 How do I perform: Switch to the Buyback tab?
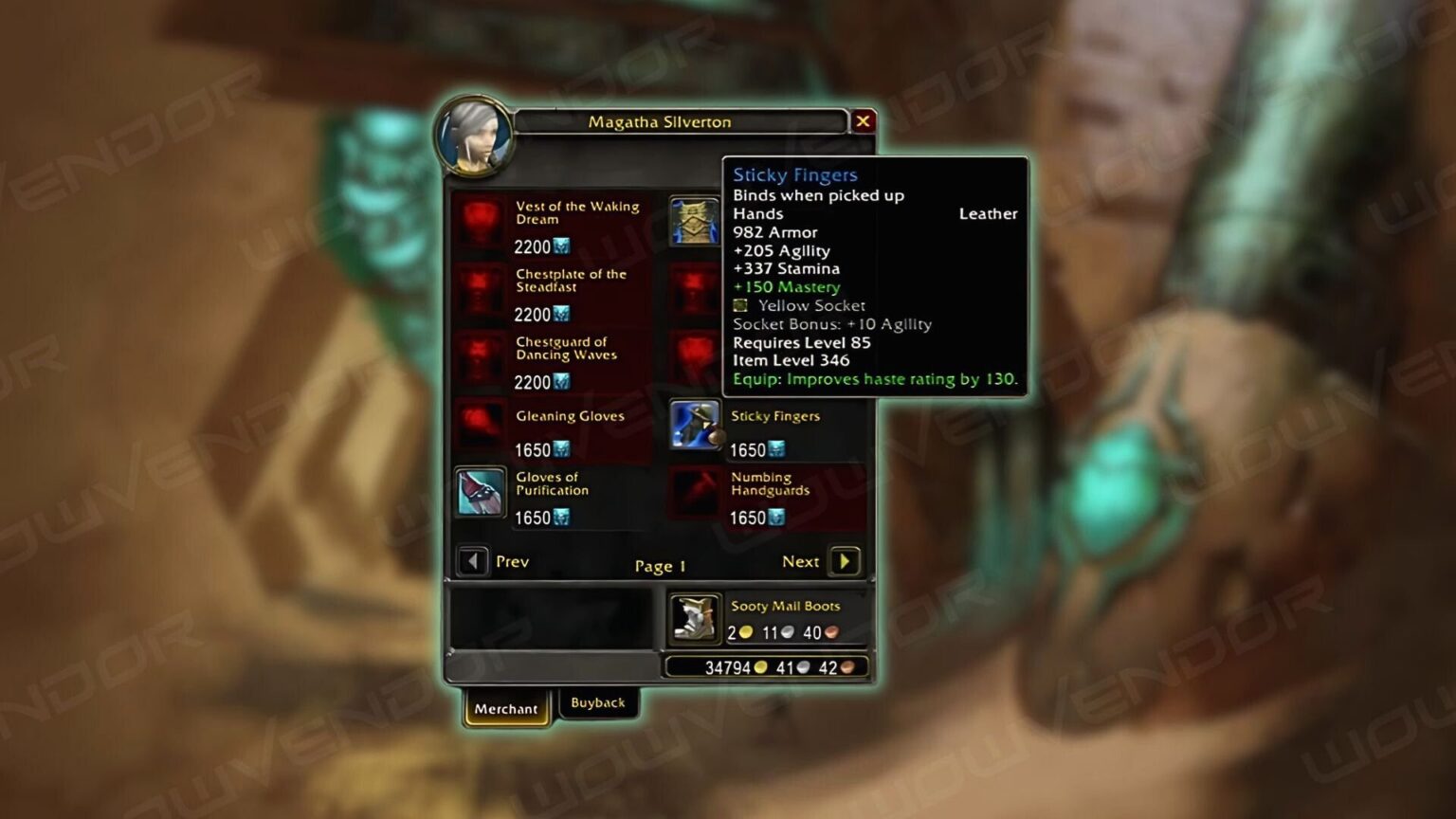[x=598, y=702]
